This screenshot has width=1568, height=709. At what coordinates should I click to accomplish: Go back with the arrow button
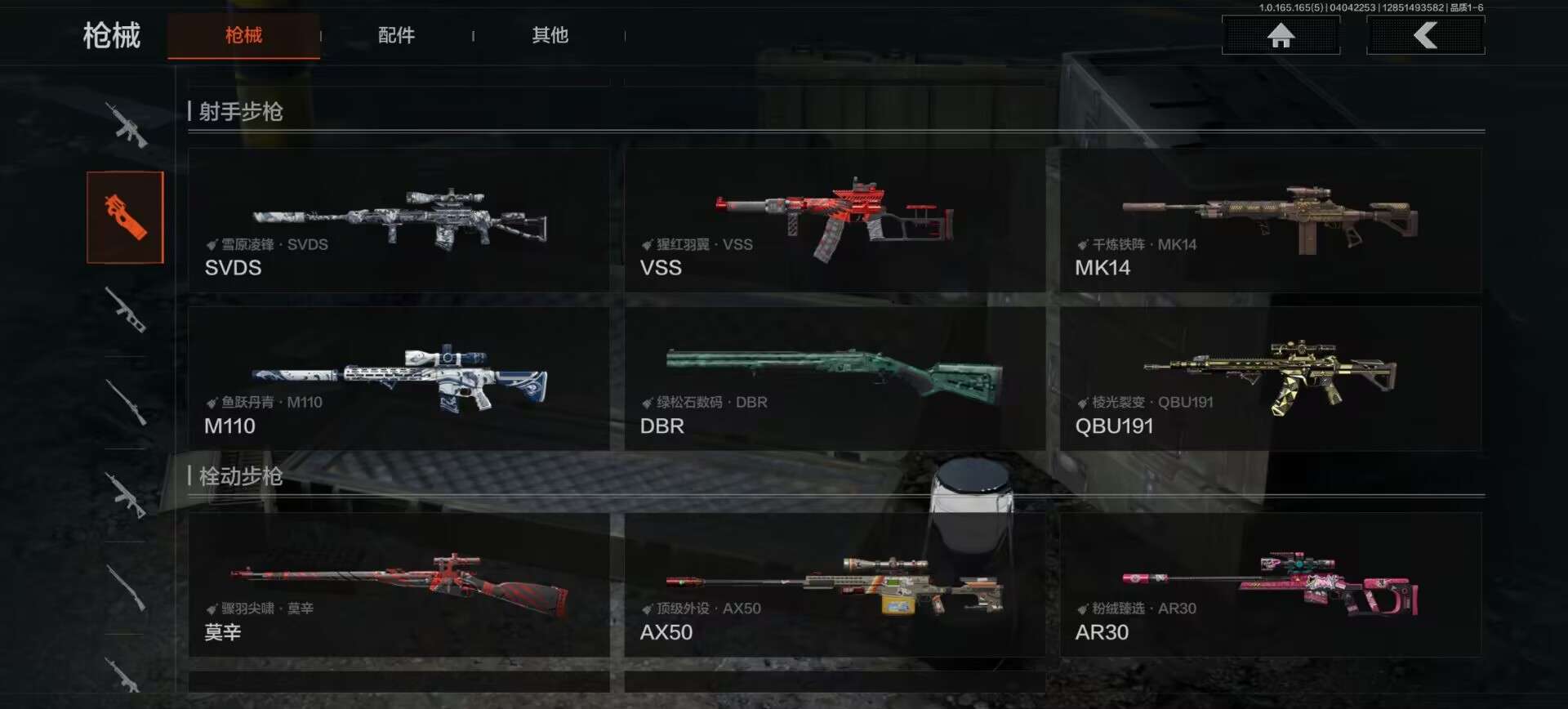pyautogui.click(x=1425, y=35)
